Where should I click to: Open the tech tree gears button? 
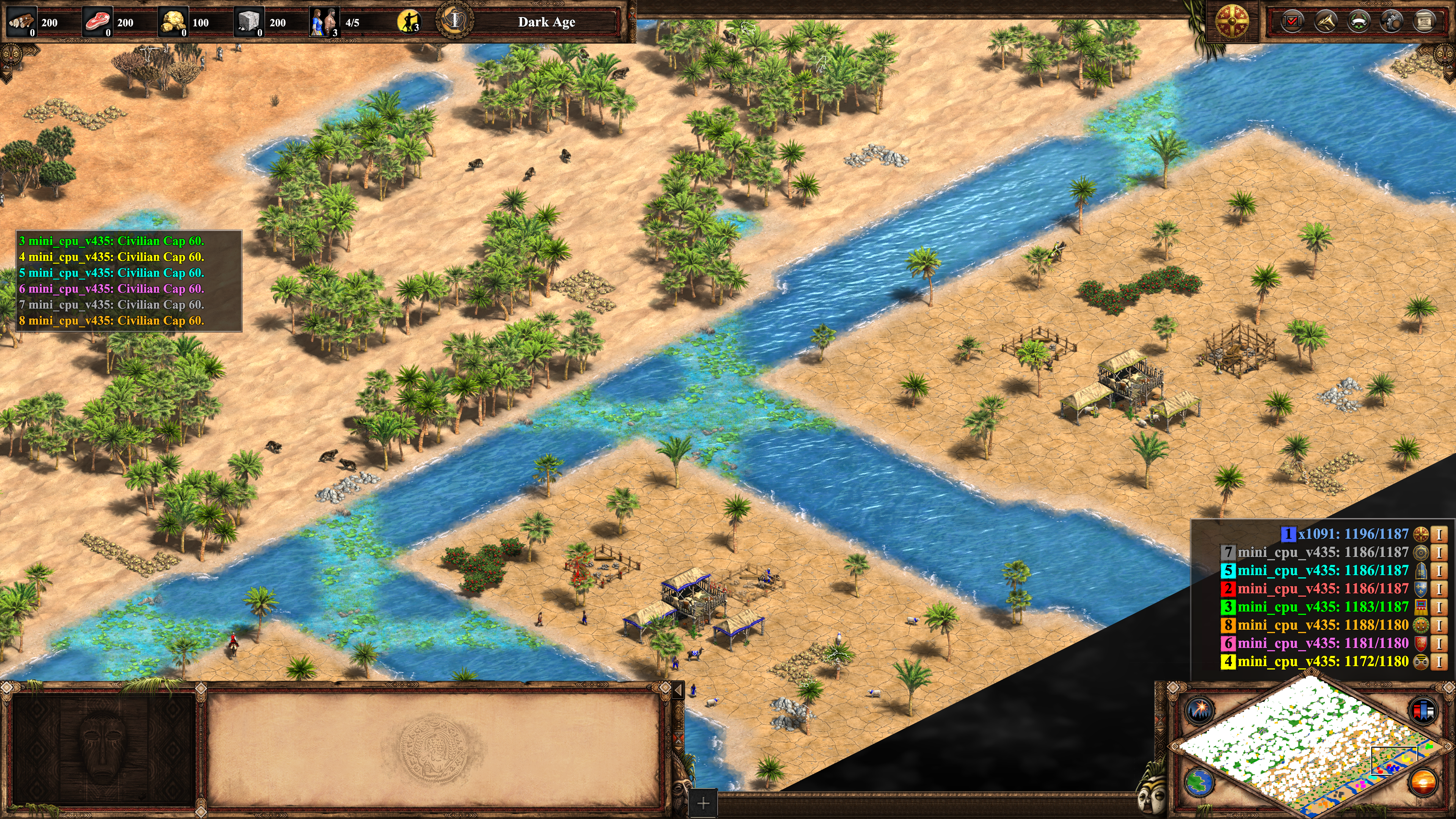point(1392,22)
